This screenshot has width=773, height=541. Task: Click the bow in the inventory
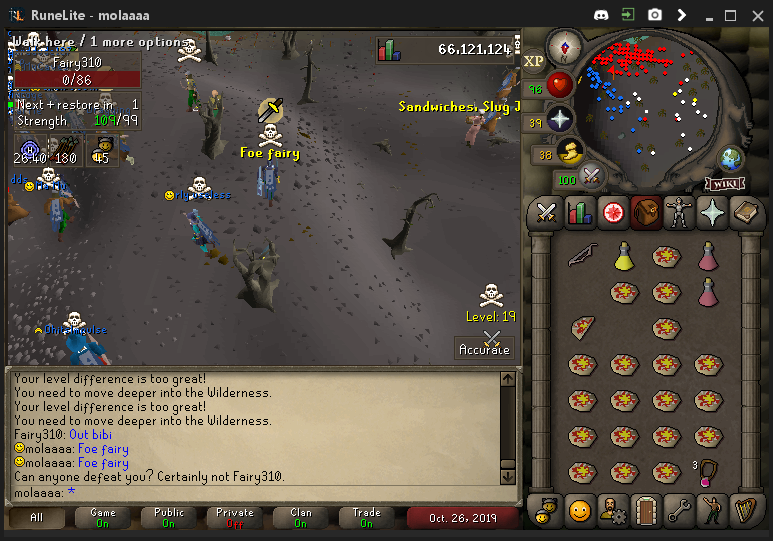(x=581, y=257)
